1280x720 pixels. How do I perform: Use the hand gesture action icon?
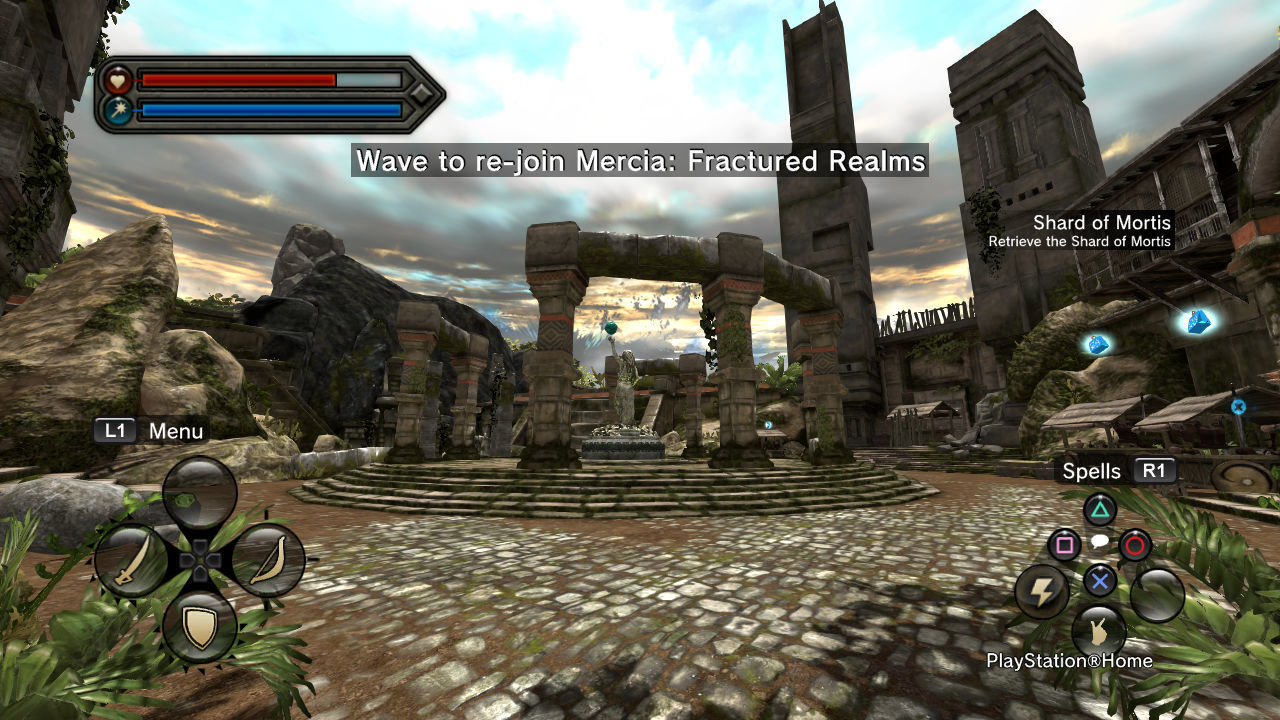[1099, 632]
